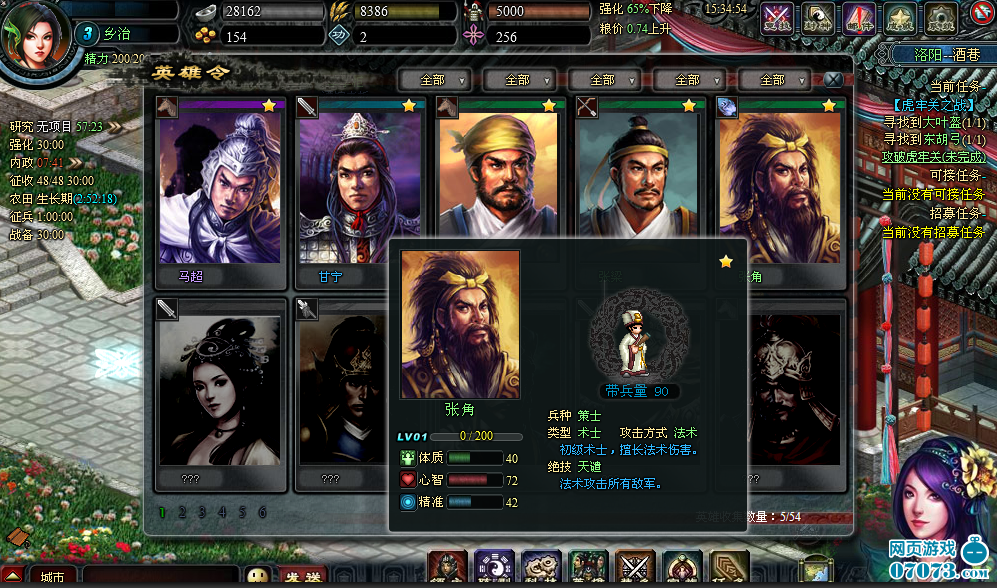Open the 封神 icon
Screen dimensions: 997x588
(x=818, y=16)
